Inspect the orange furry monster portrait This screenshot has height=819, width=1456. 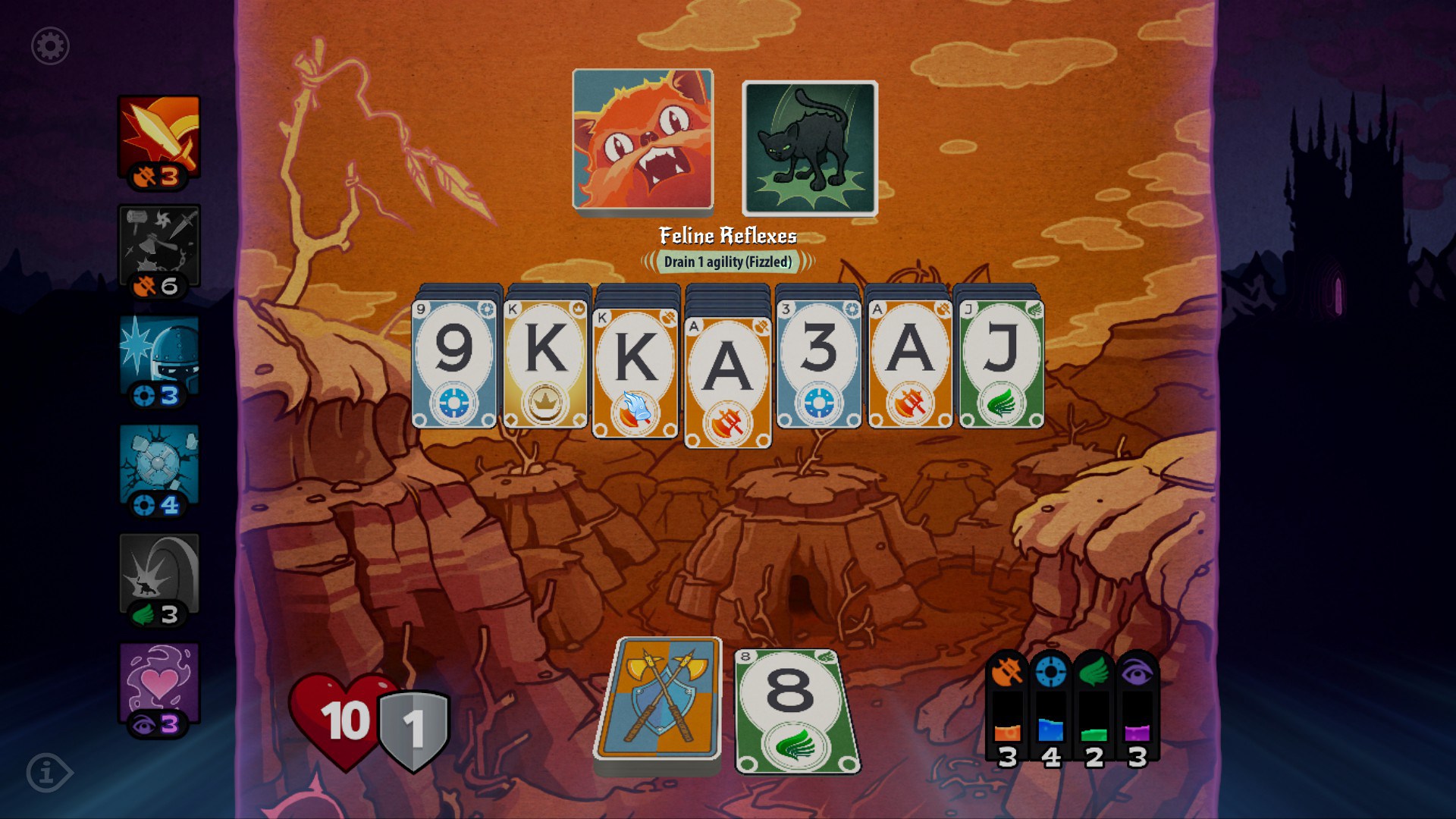(642, 140)
